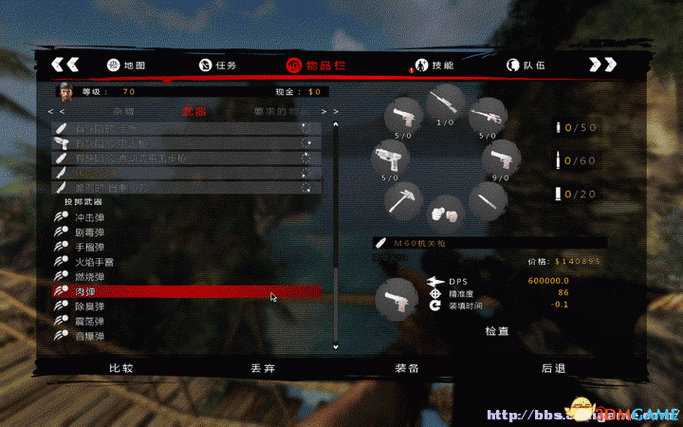Select the 手榴弹 grenade entry
683x427 pixels.
(92, 246)
